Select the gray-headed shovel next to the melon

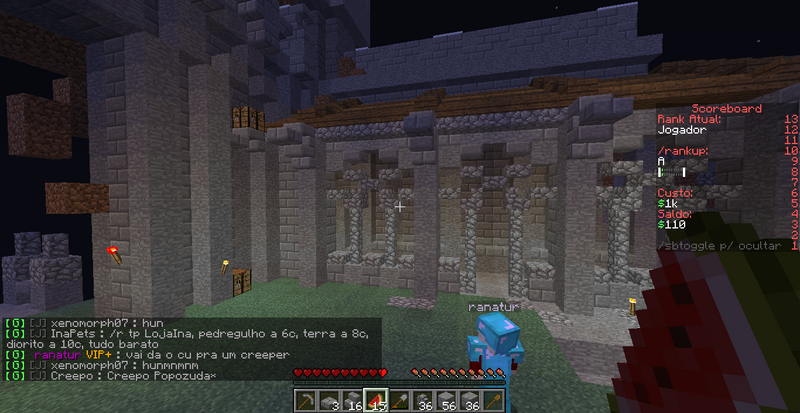coord(399,399)
